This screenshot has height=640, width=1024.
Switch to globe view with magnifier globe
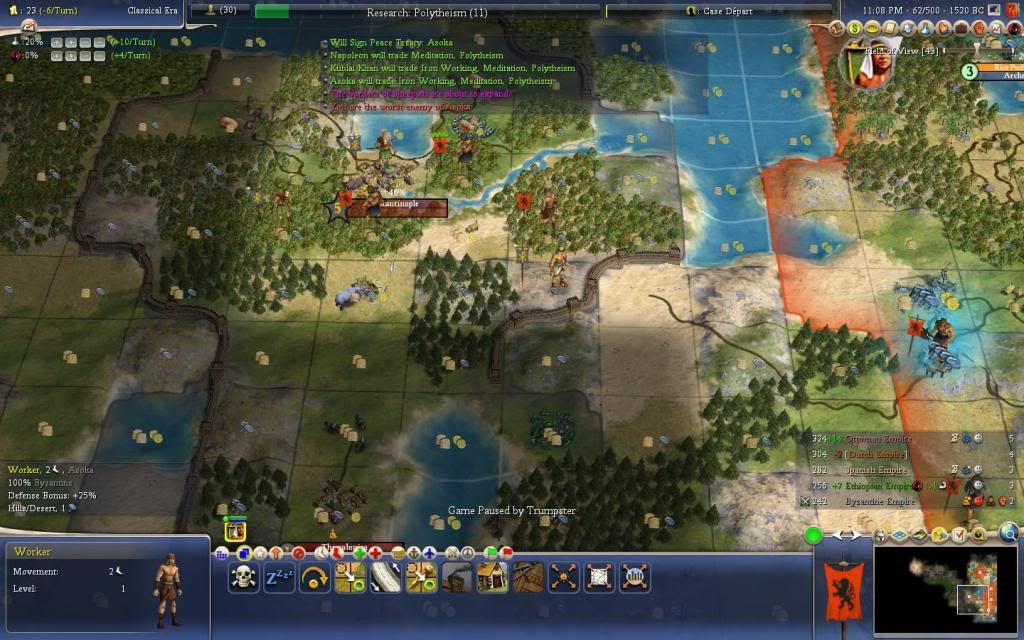pyautogui.click(x=1008, y=533)
